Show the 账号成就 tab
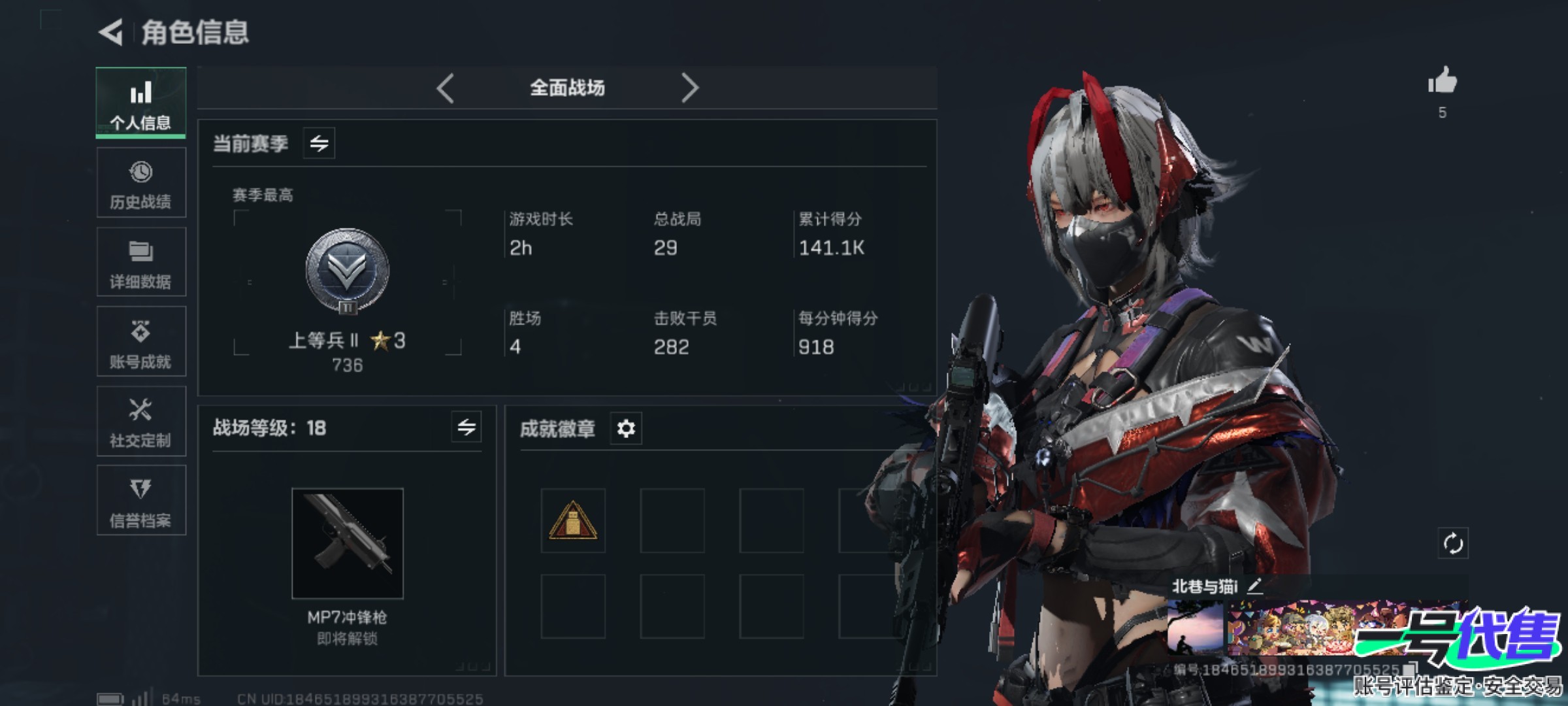The height and width of the screenshot is (706, 1568). [141, 342]
